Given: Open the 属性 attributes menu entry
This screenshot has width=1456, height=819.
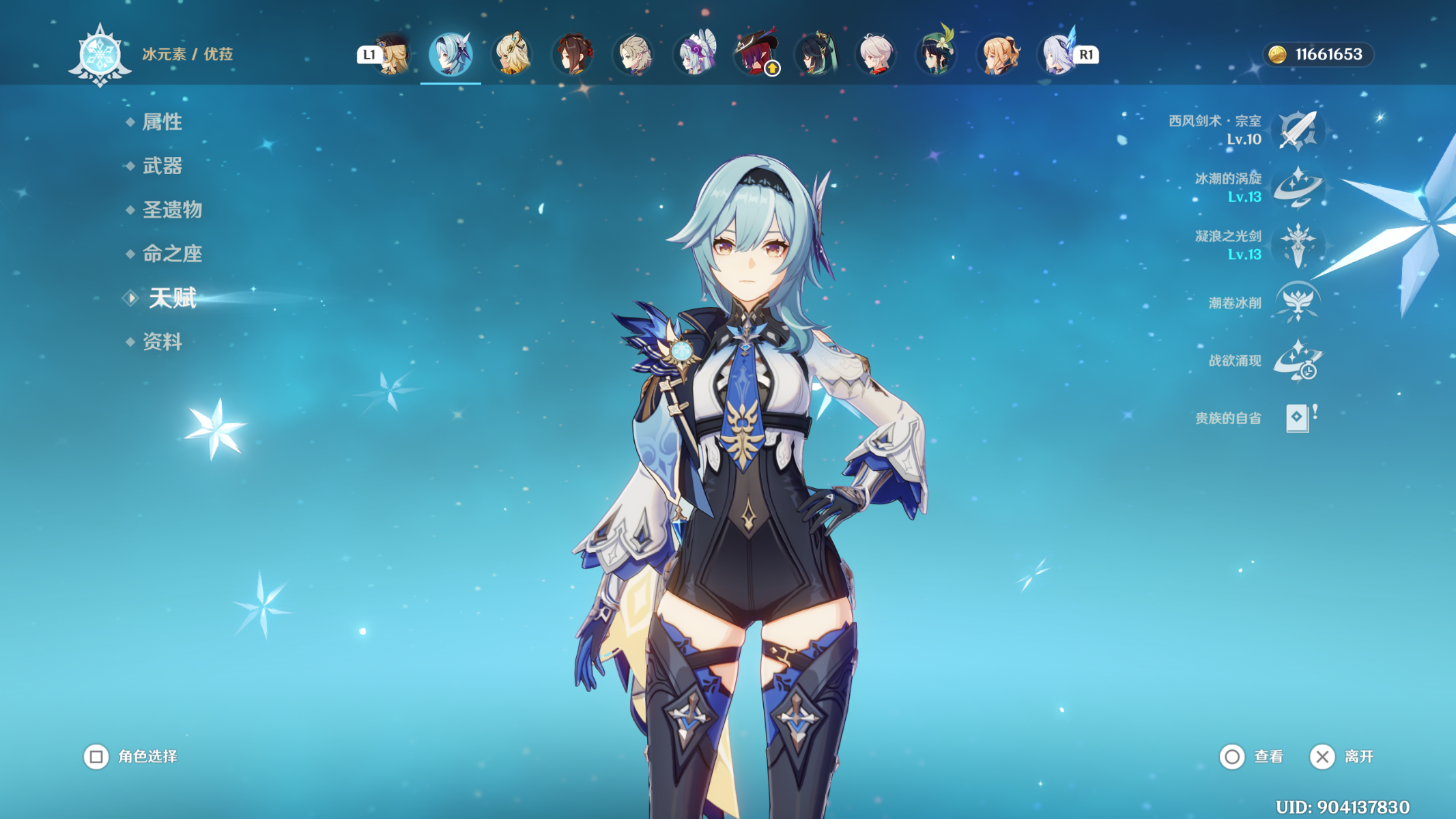Looking at the screenshot, I should 162,122.
